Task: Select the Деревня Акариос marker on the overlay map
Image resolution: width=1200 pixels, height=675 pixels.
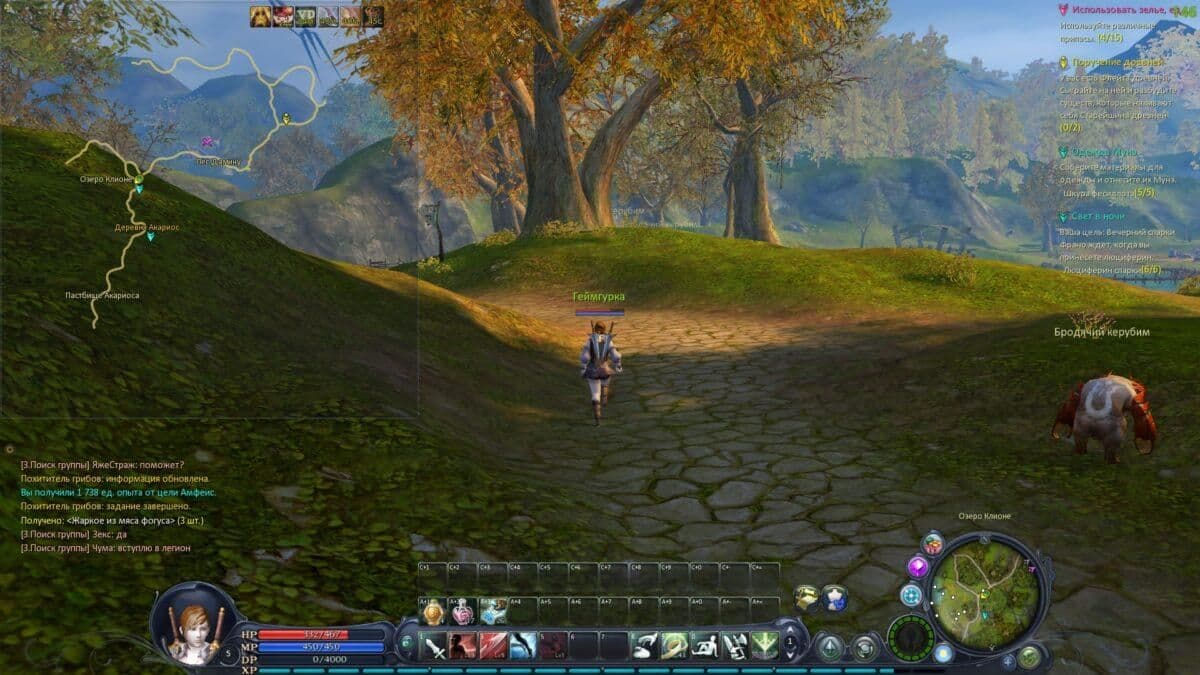Action: point(150,237)
